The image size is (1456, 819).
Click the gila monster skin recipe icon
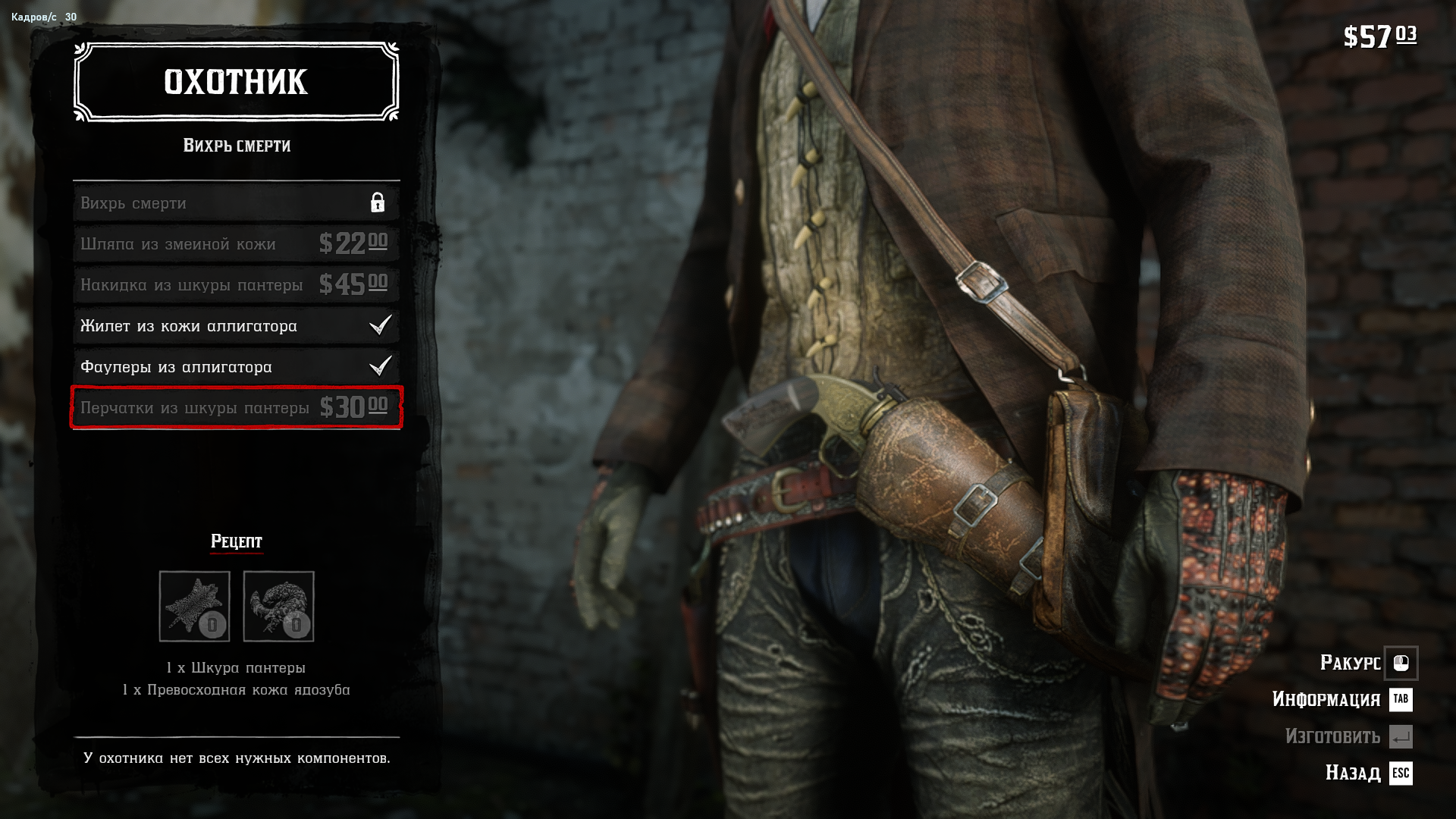click(279, 605)
